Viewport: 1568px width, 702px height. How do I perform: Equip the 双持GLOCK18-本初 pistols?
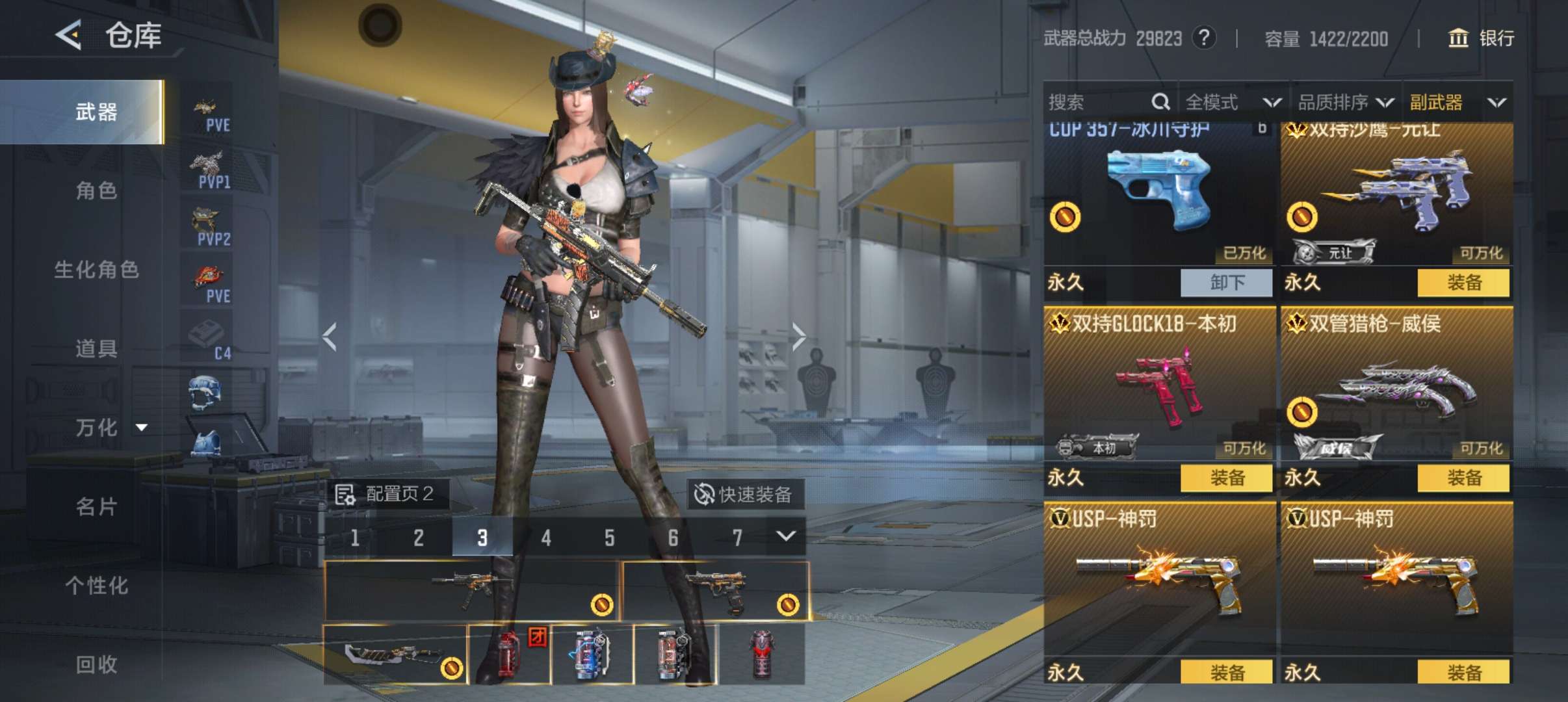click(1226, 478)
